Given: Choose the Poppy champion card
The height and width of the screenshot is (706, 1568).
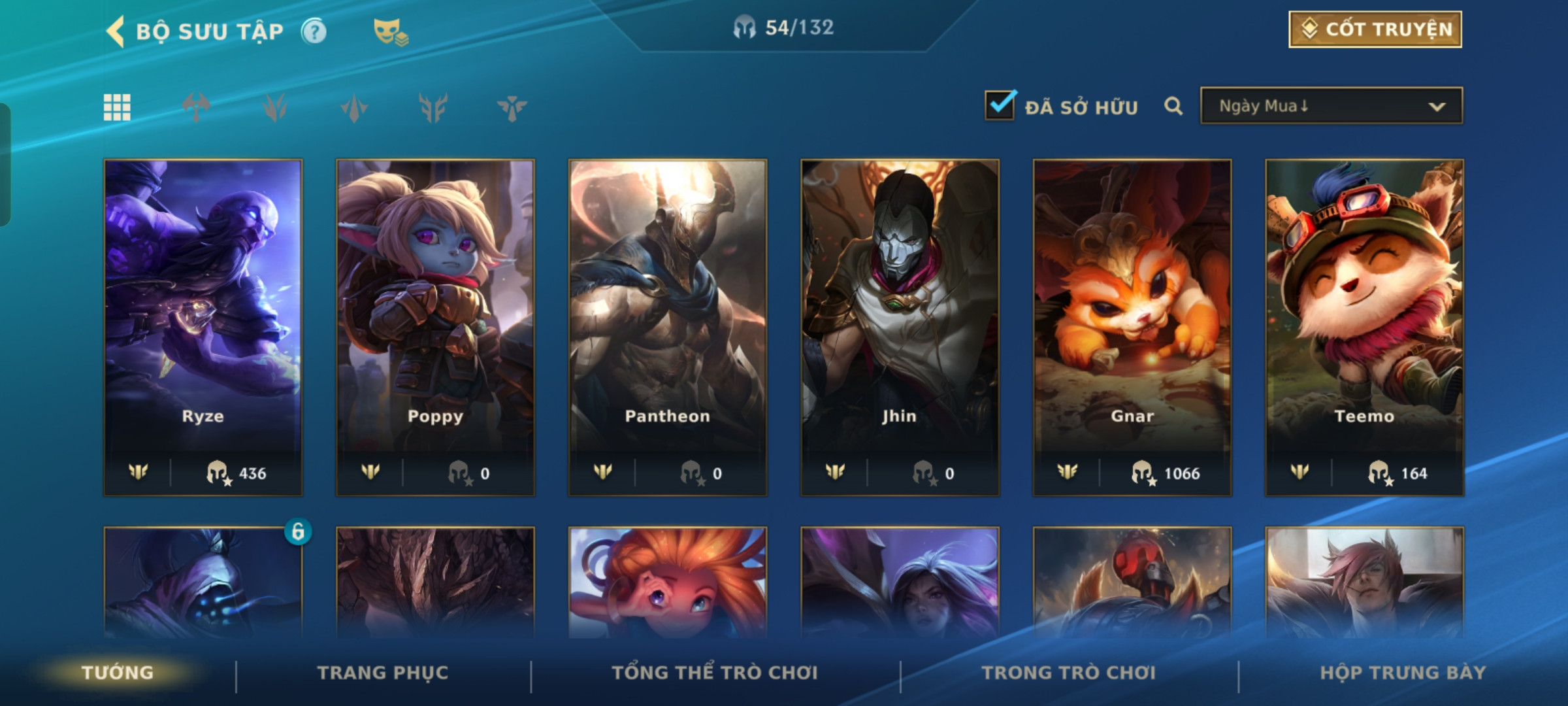Looking at the screenshot, I should (x=435, y=327).
